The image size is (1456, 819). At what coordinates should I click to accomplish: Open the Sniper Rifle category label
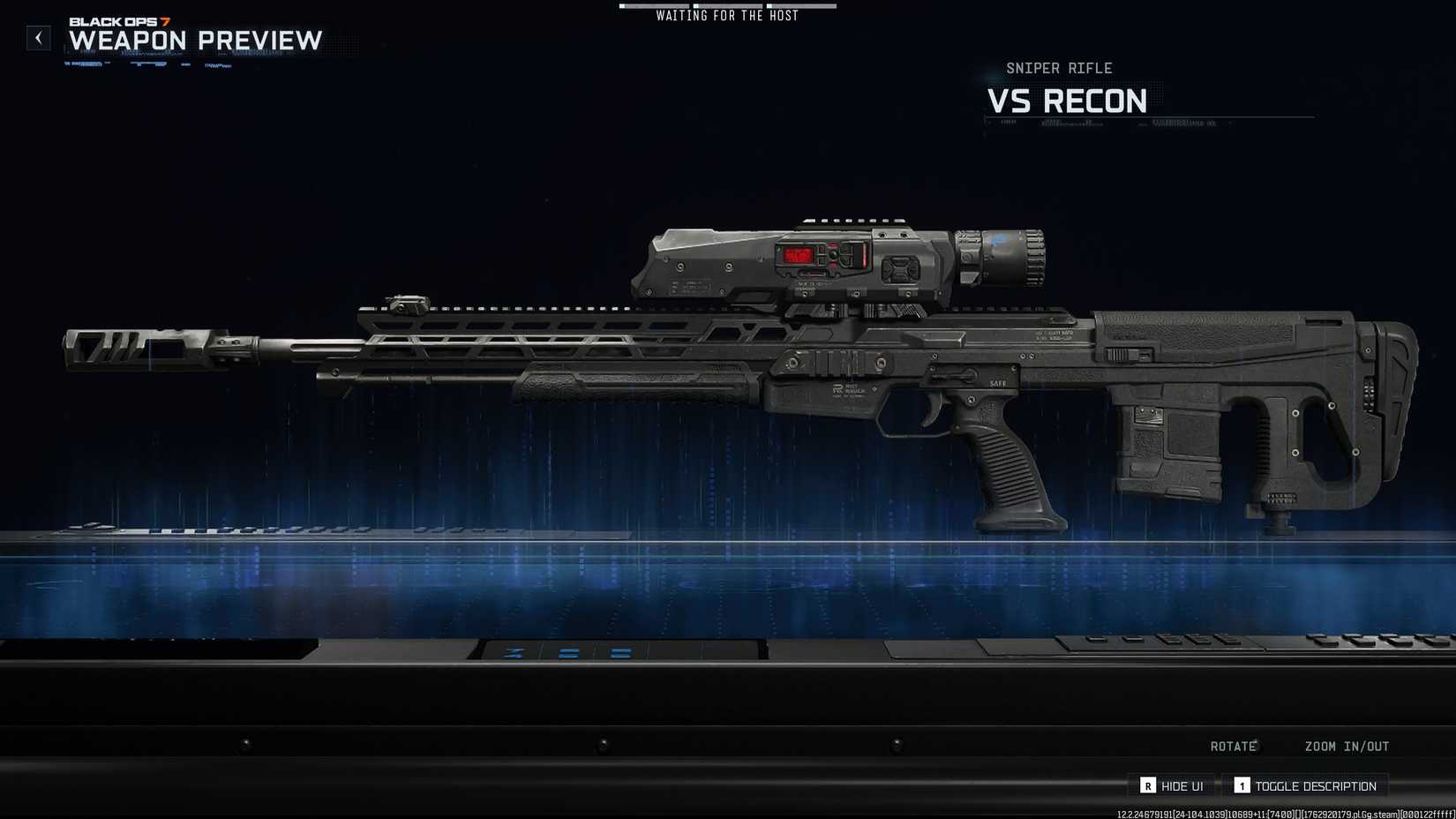click(x=1062, y=68)
